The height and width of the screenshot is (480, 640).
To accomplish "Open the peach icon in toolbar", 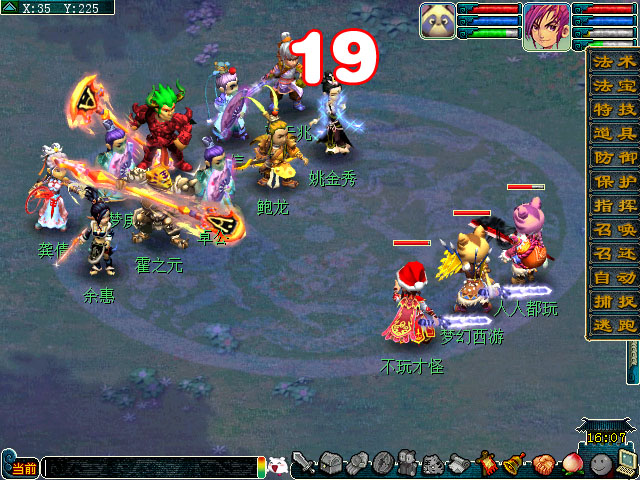I will [x=571, y=464].
